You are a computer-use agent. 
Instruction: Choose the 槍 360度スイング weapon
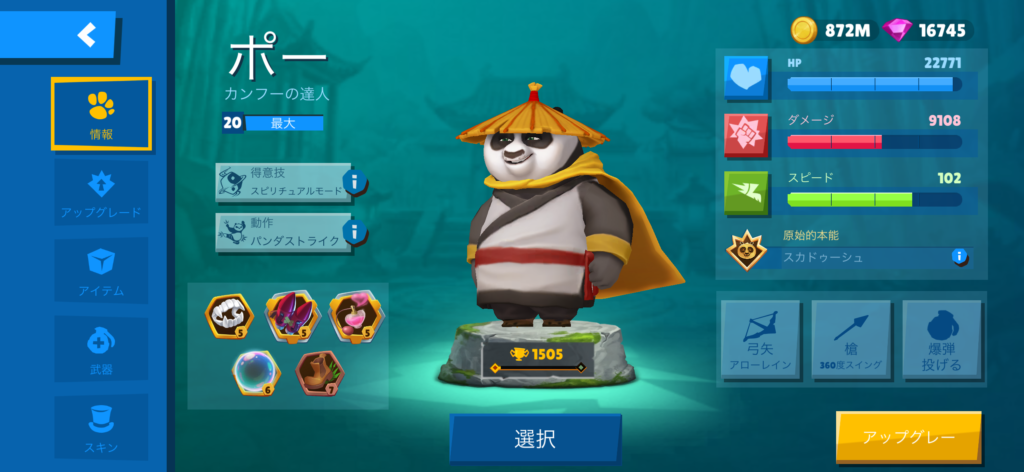point(851,340)
